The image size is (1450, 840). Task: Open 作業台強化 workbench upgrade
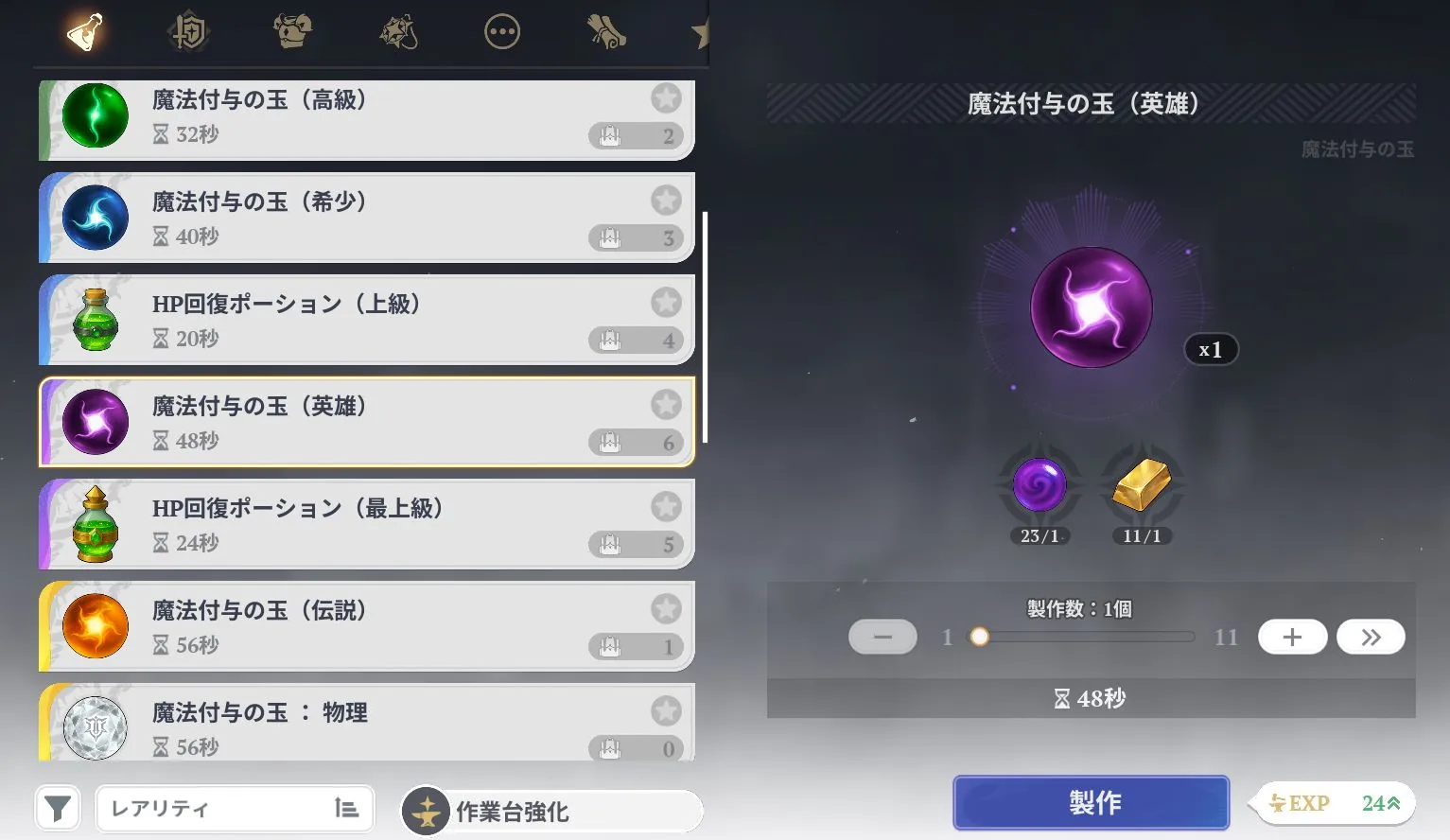(x=550, y=811)
